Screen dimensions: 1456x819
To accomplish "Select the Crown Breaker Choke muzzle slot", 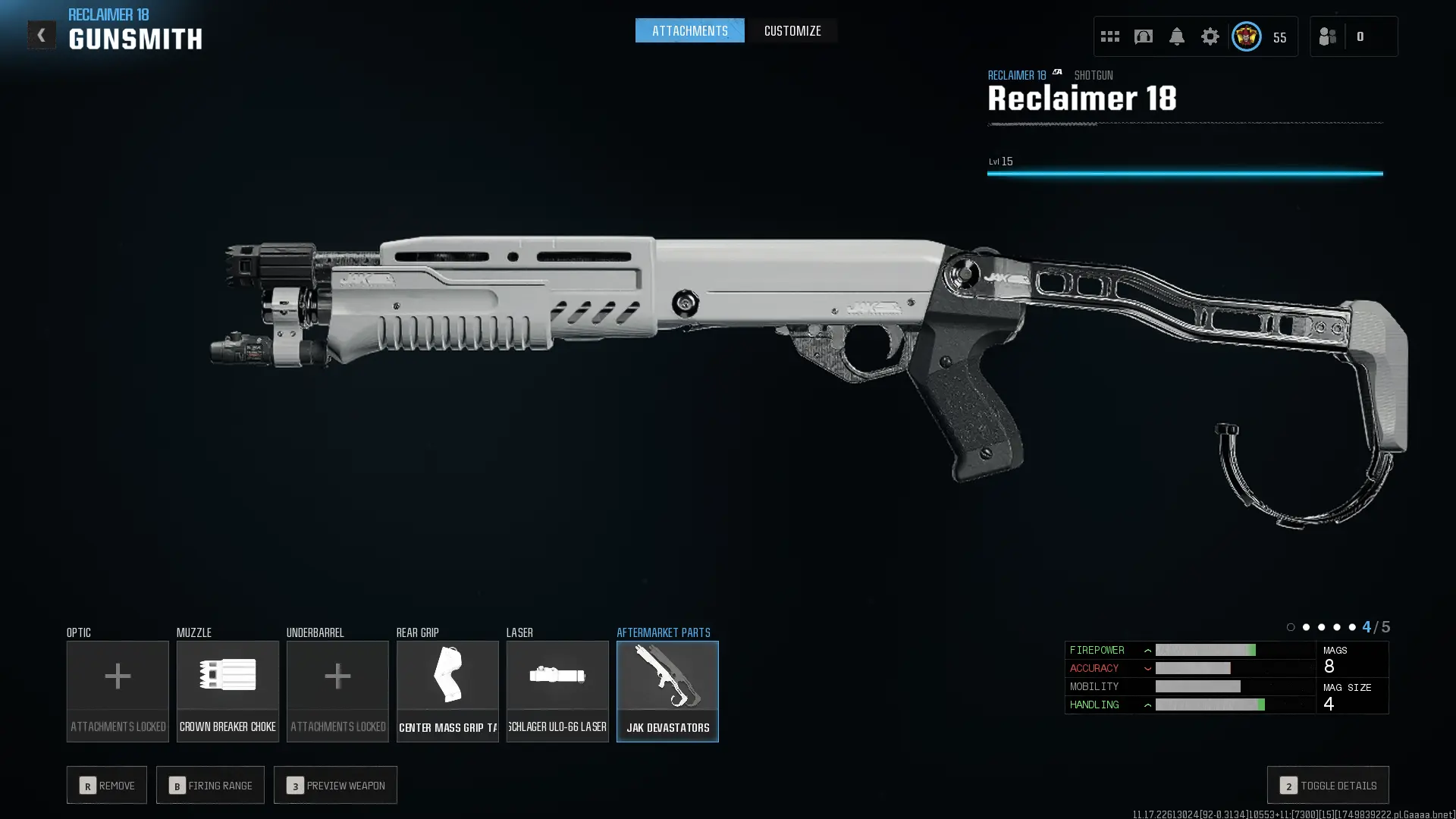I will [x=227, y=691].
